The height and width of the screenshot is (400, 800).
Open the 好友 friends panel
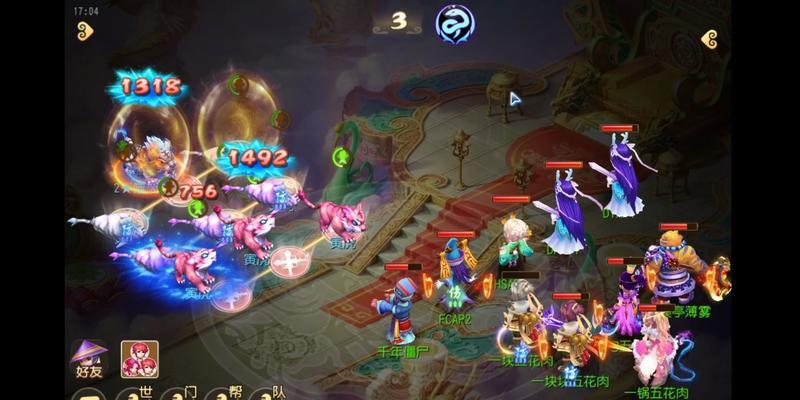click(x=89, y=358)
